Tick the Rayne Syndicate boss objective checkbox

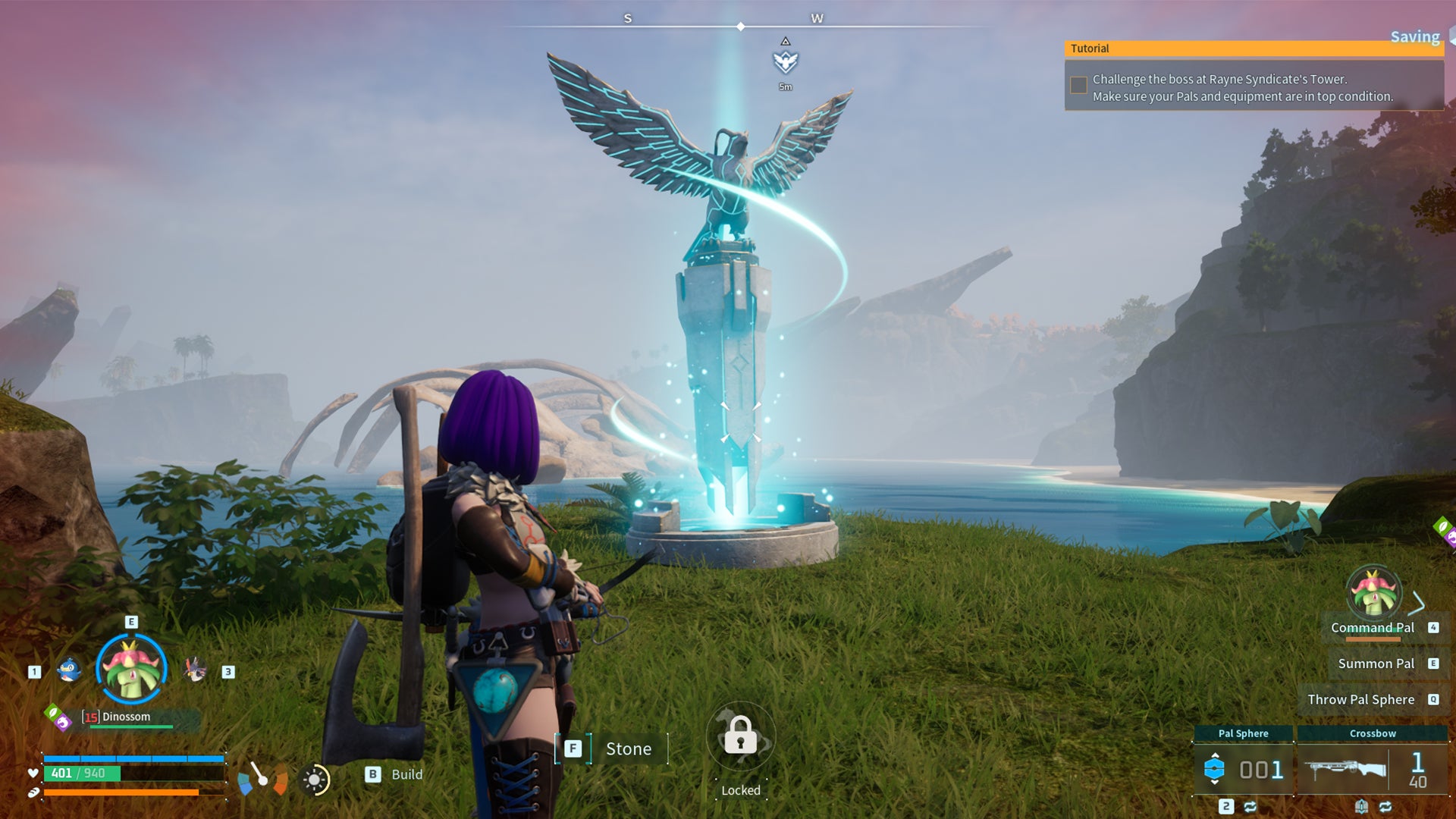(1078, 86)
